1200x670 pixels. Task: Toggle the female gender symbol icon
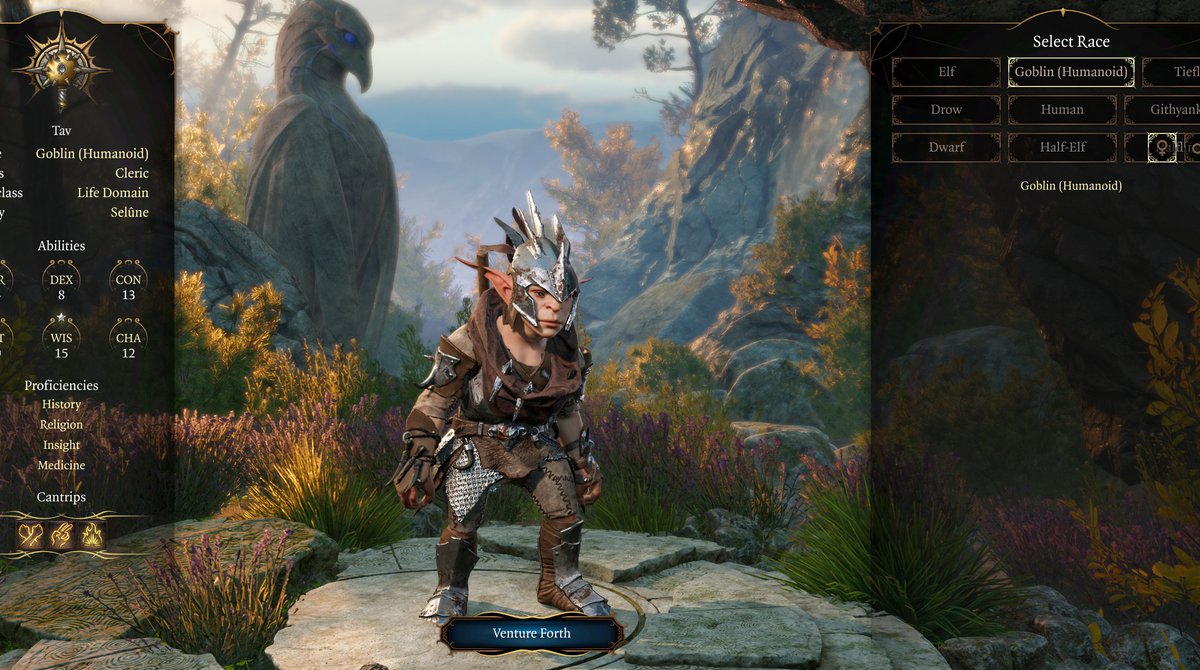(1161, 147)
